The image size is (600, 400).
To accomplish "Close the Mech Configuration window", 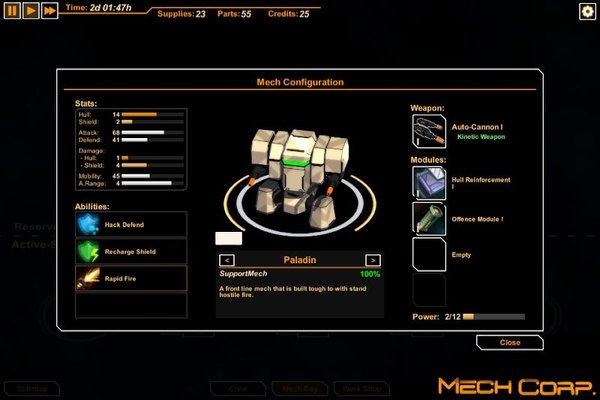I will pyautogui.click(x=510, y=342).
